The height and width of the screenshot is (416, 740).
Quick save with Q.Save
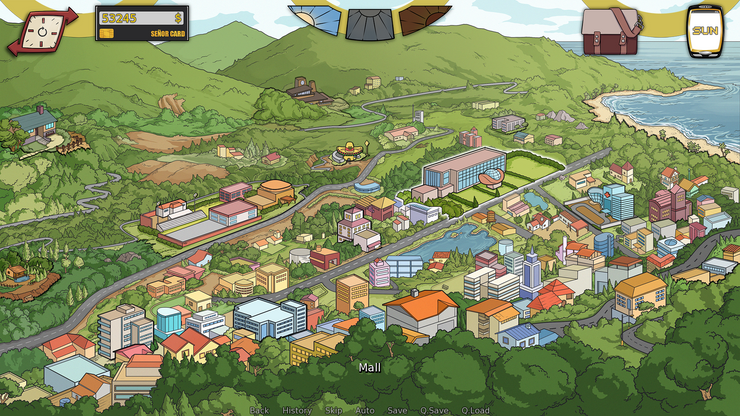point(434,410)
